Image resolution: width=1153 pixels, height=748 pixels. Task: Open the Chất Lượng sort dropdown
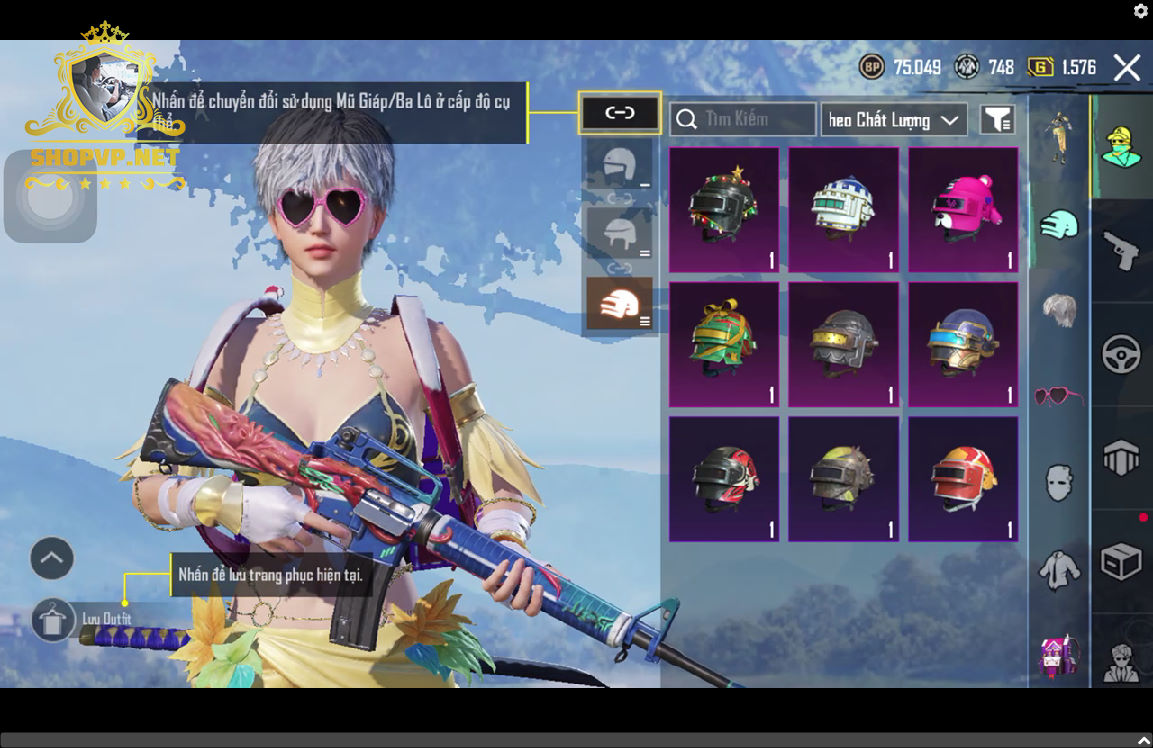[x=893, y=120]
